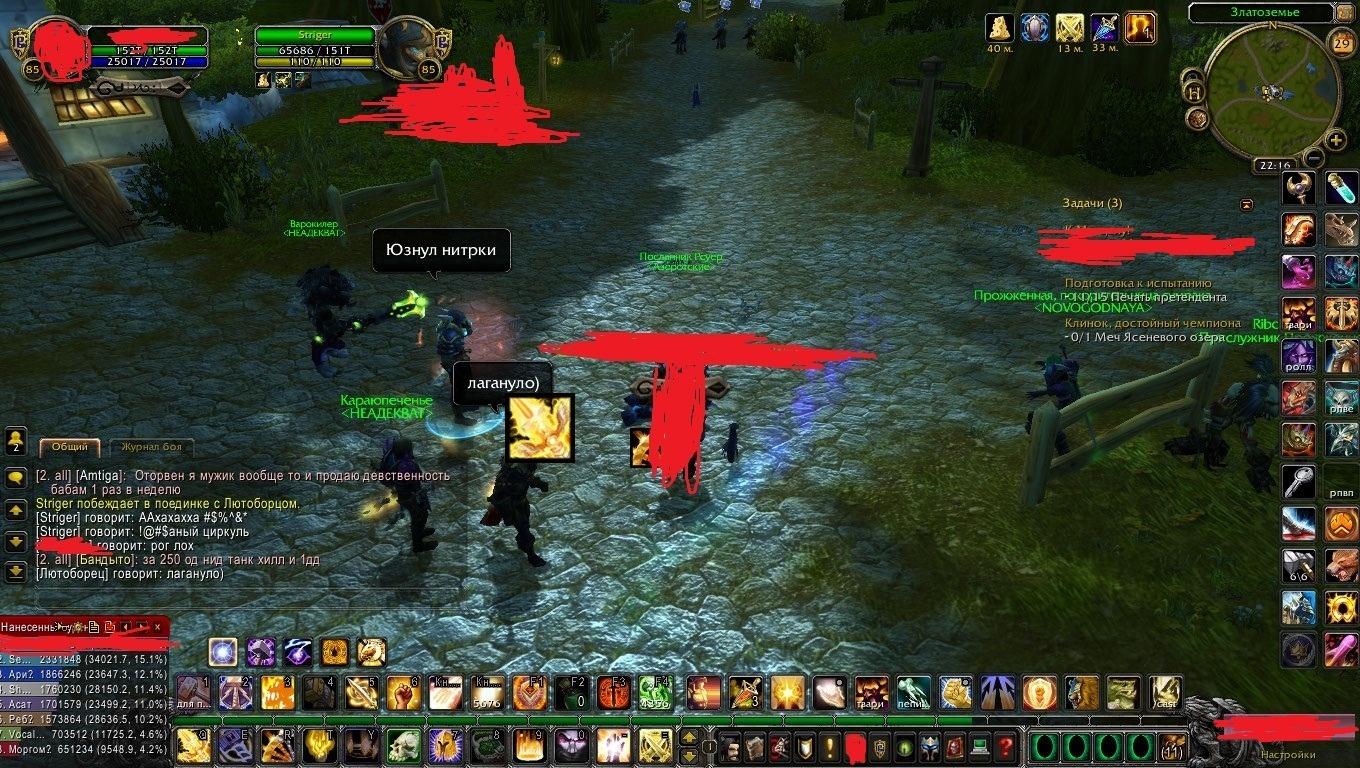Open the friends list button showing 2
This screenshot has width=1360, height=768.
15,440
